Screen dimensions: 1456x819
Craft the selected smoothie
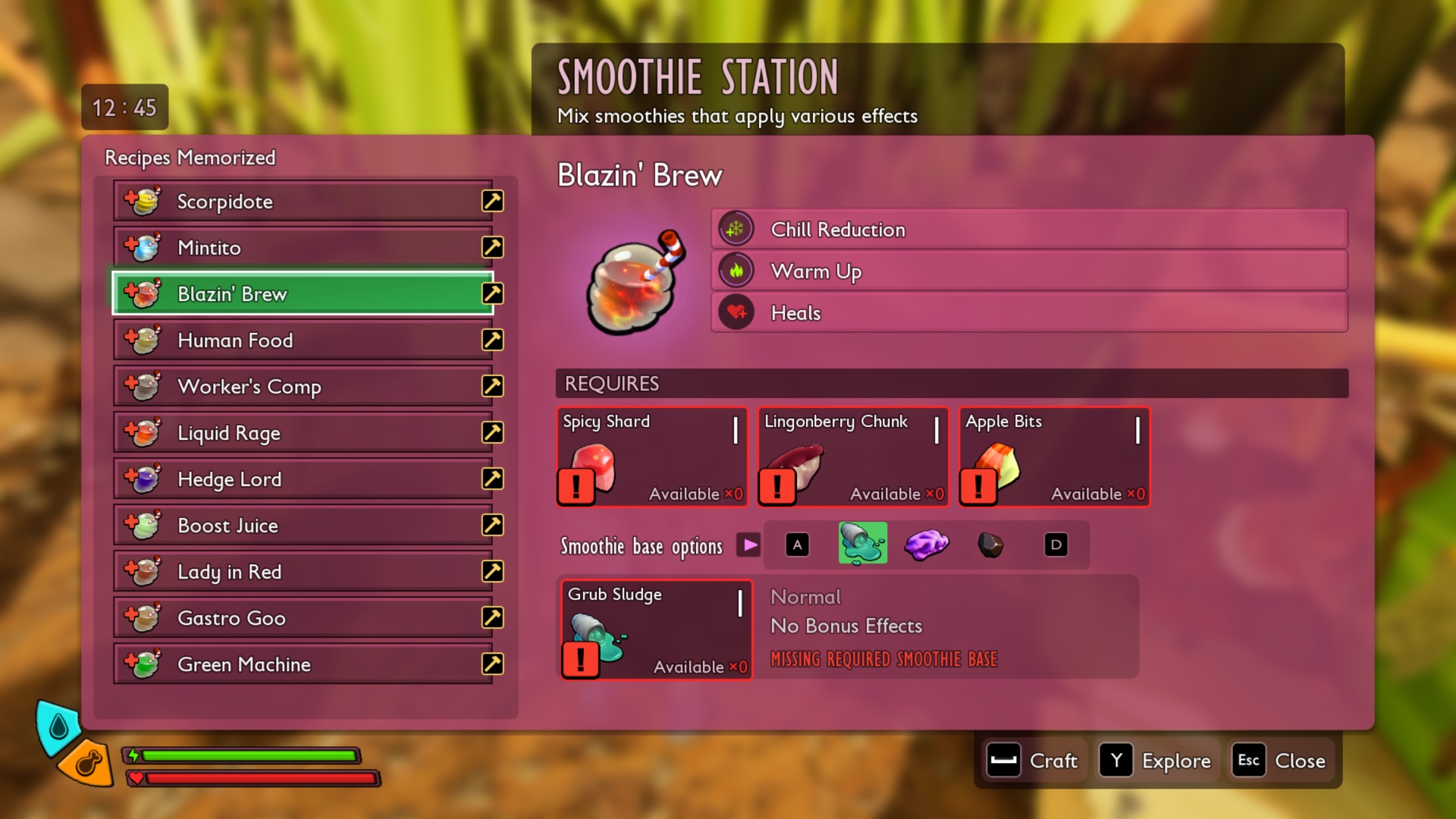tap(1034, 761)
